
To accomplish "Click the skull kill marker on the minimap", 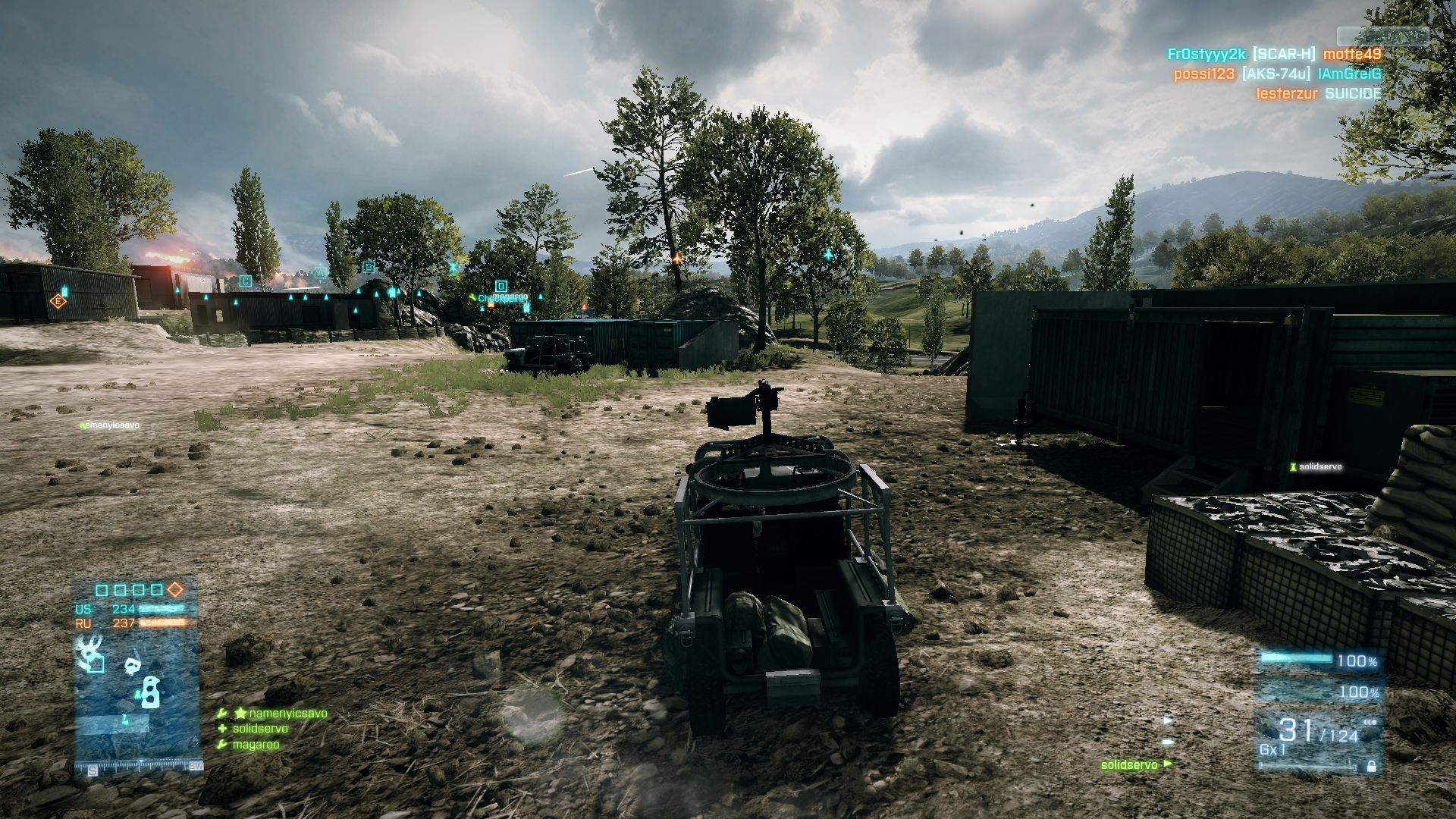I will 131,664.
